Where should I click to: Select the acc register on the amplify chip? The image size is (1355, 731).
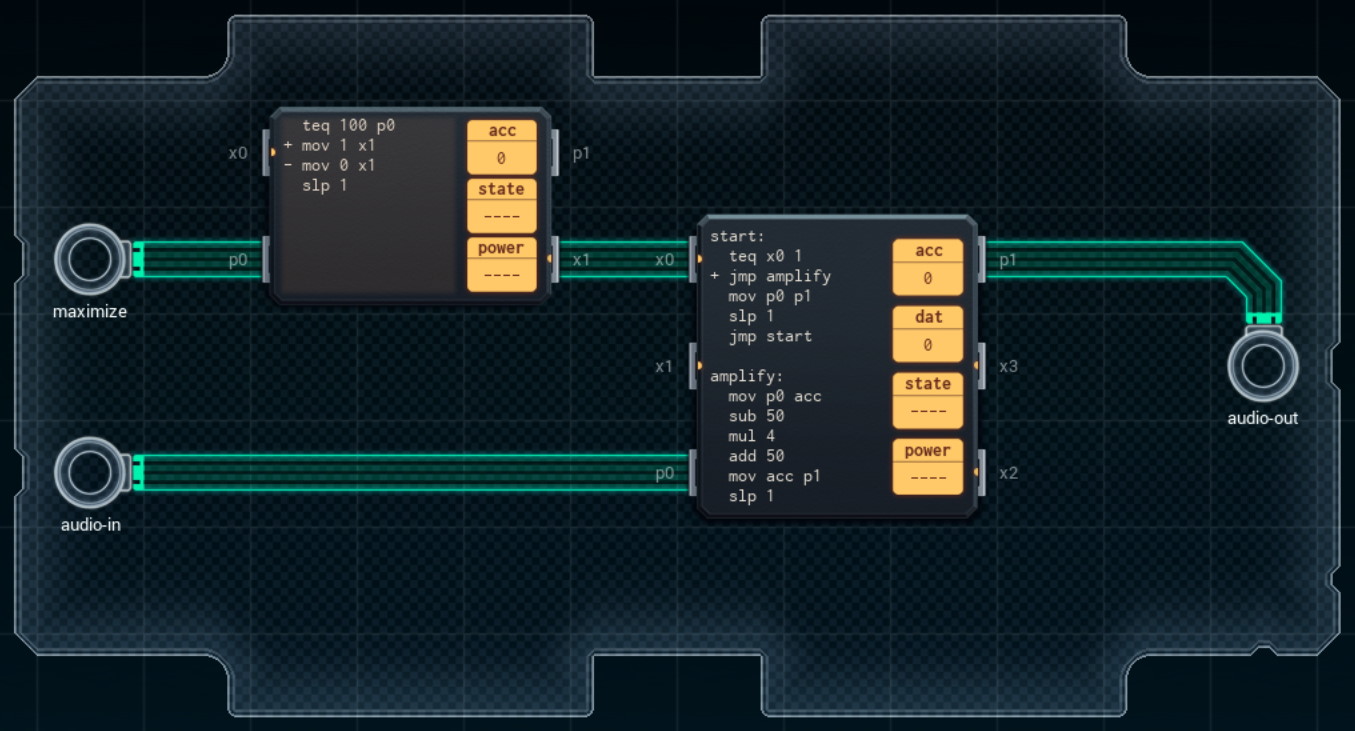(x=927, y=264)
